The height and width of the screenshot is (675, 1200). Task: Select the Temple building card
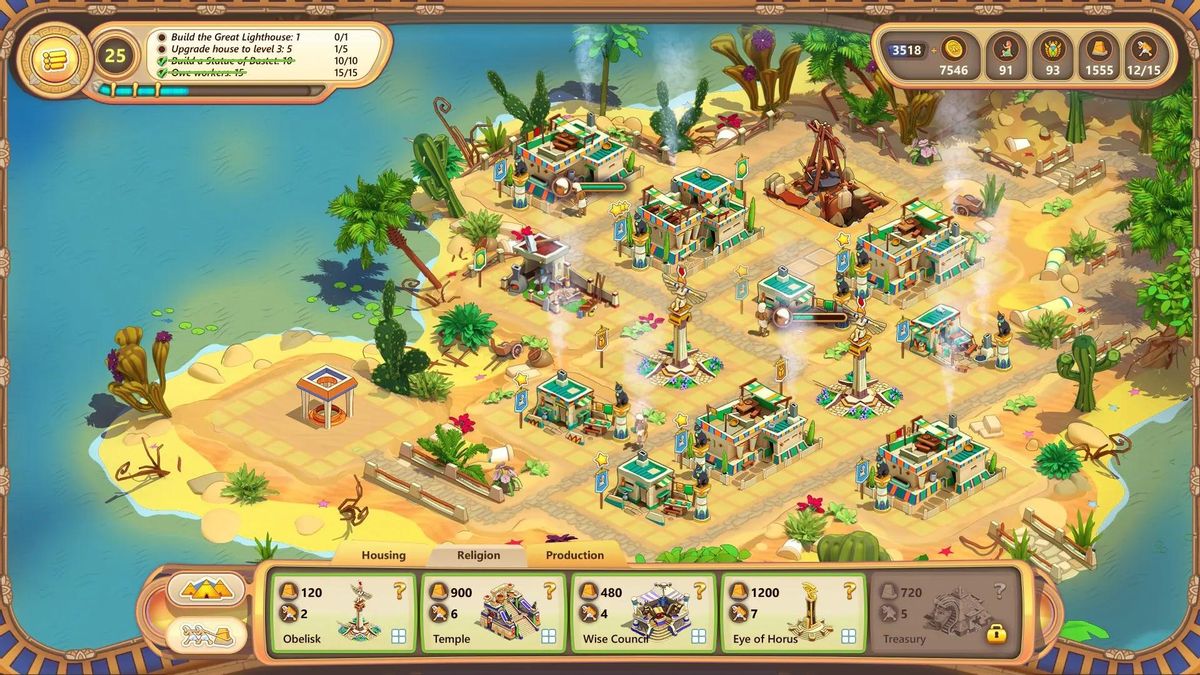coord(493,612)
